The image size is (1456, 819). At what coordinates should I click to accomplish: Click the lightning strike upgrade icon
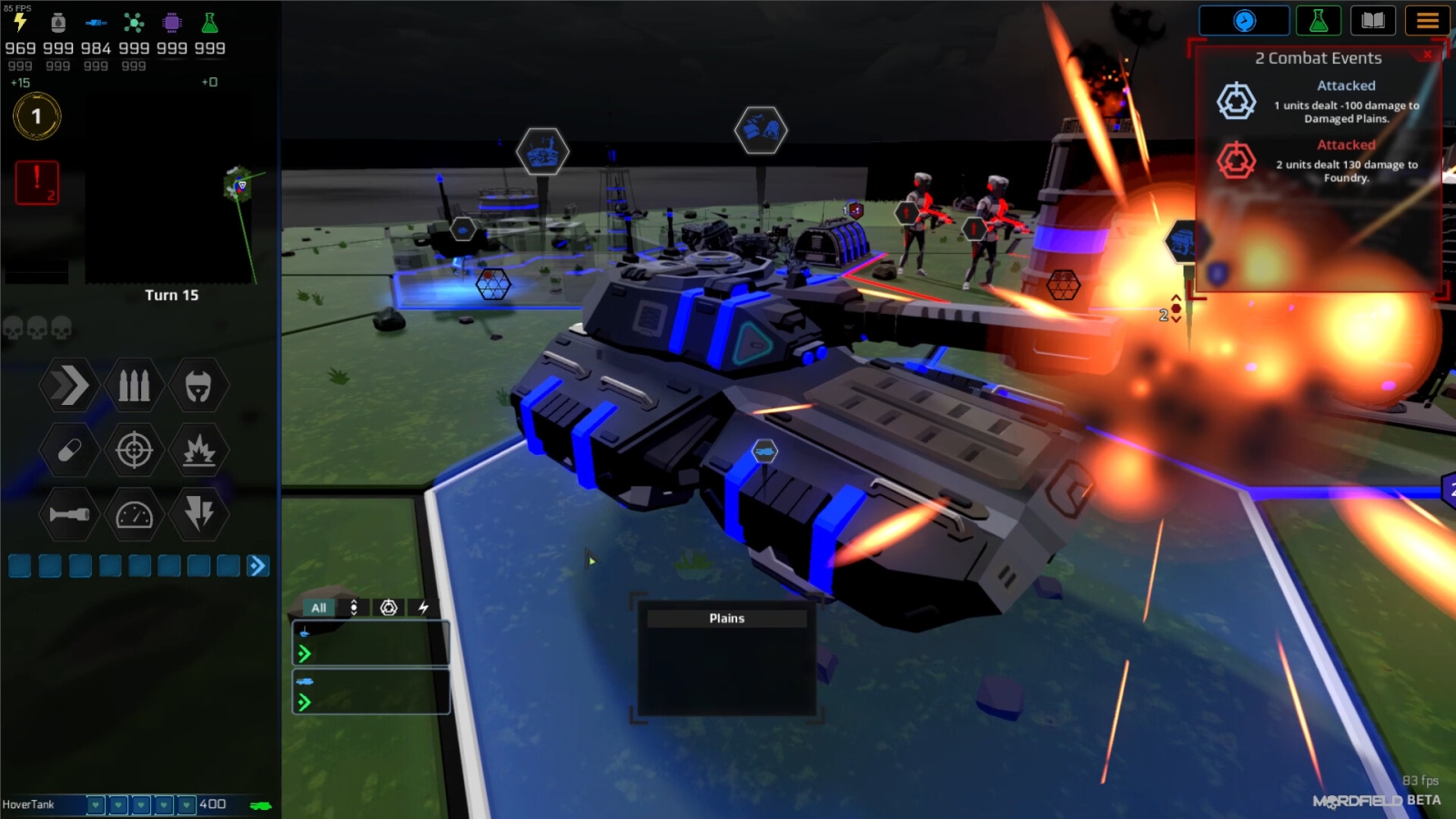tap(197, 514)
